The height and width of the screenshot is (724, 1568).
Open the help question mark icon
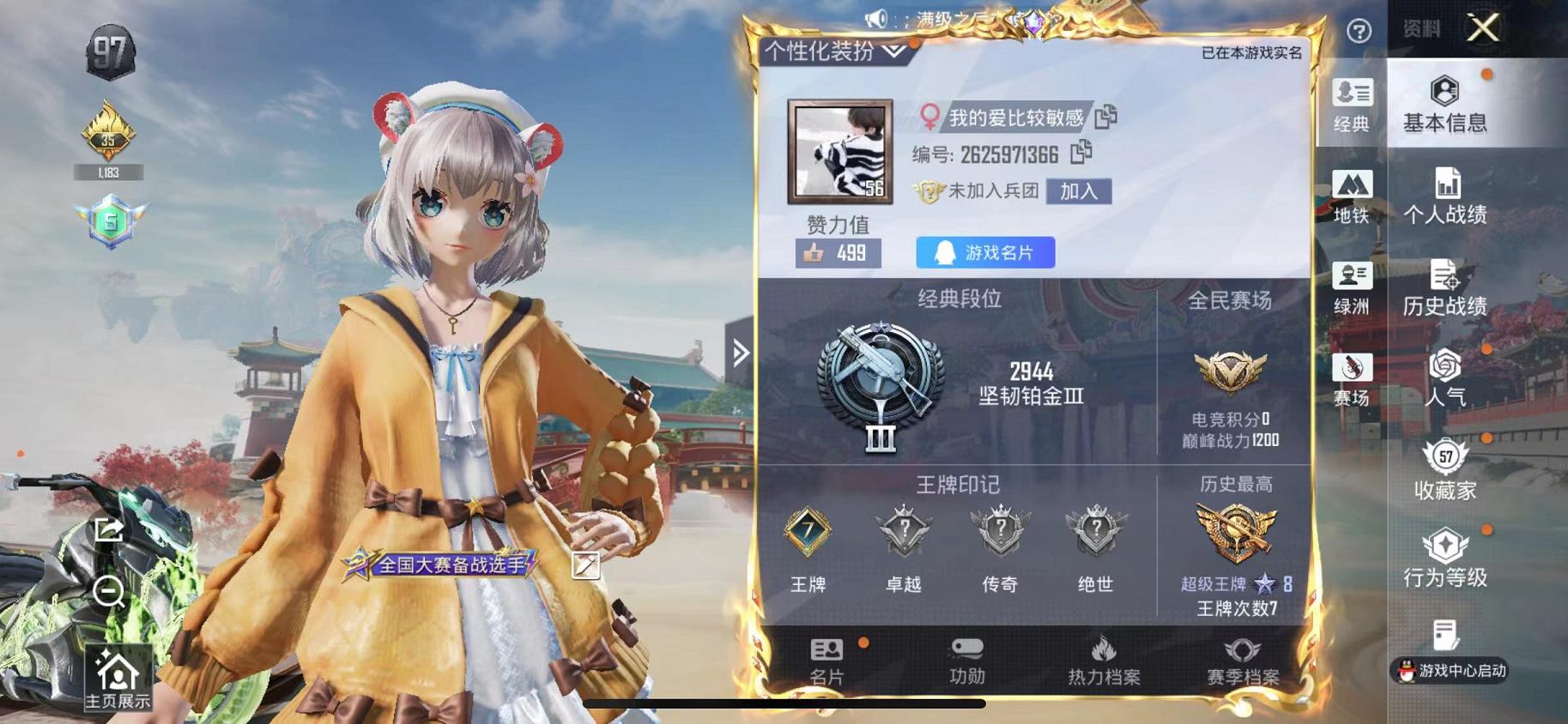(1359, 31)
